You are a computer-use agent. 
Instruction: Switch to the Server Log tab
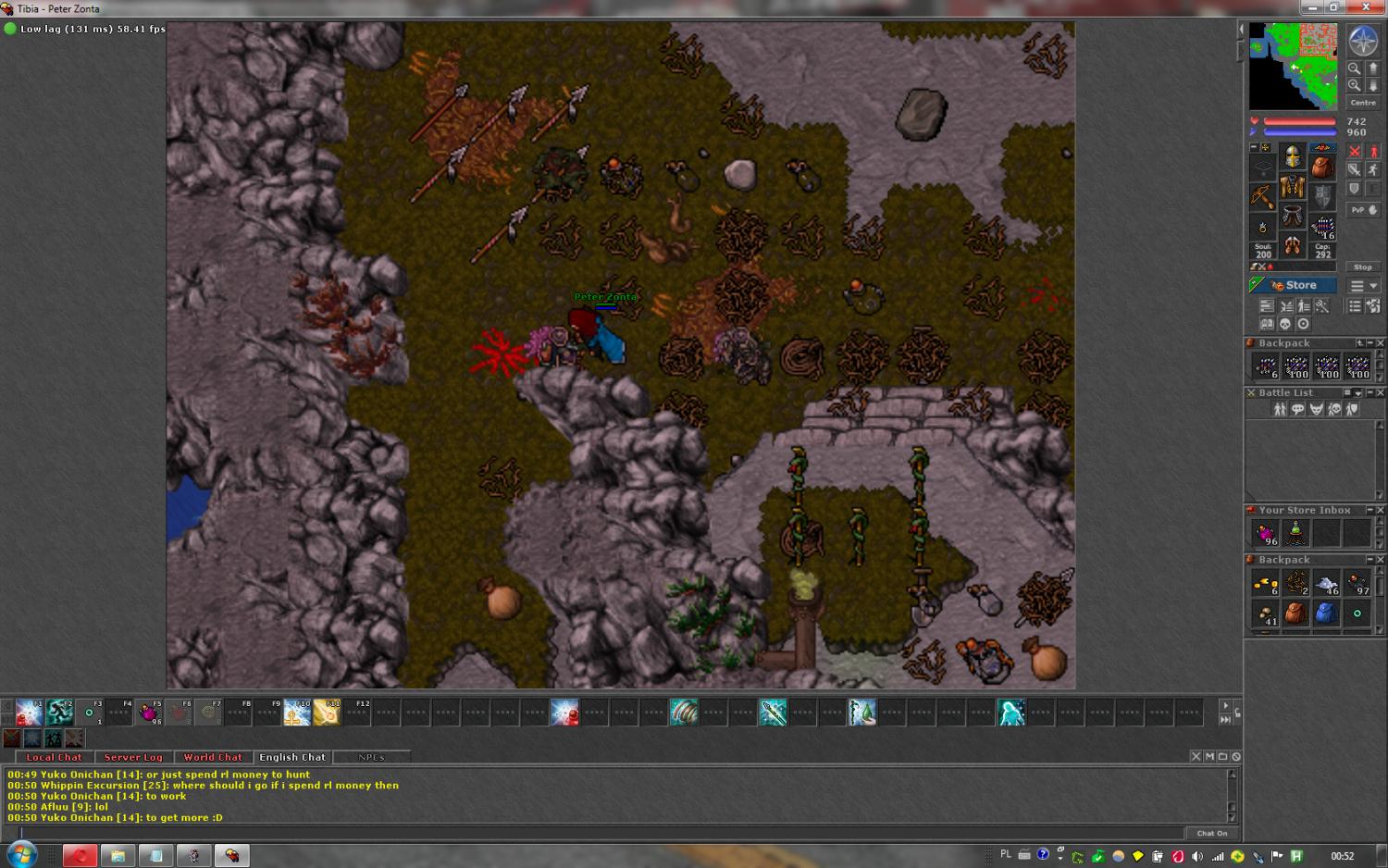click(133, 757)
